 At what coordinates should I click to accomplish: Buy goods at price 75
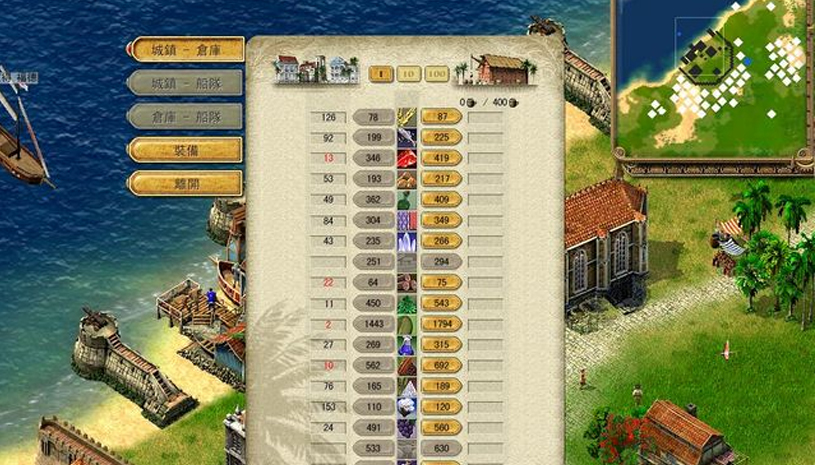(x=441, y=283)
